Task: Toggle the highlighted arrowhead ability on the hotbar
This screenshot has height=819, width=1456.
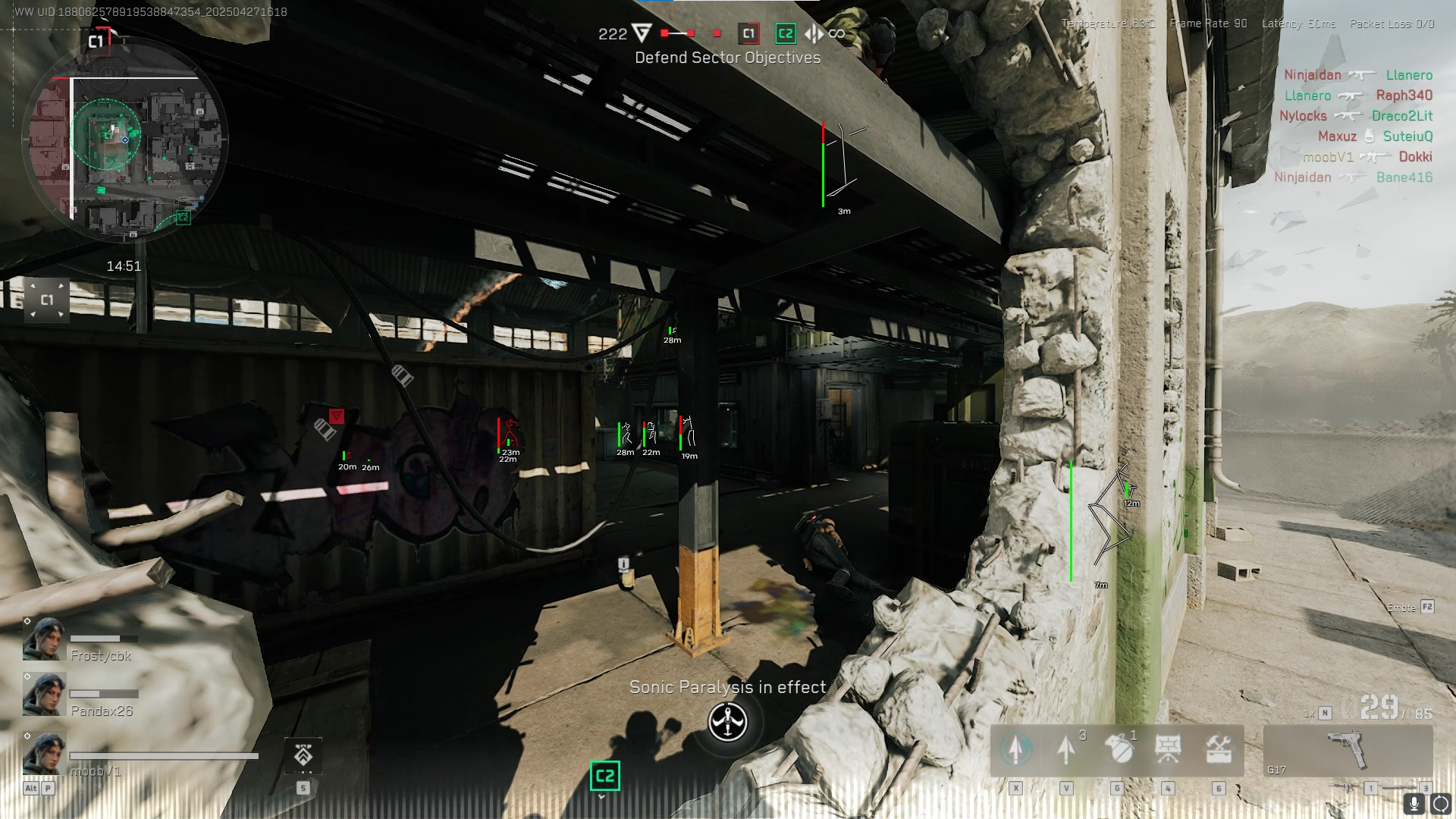Action: (x=1016, y=749)
